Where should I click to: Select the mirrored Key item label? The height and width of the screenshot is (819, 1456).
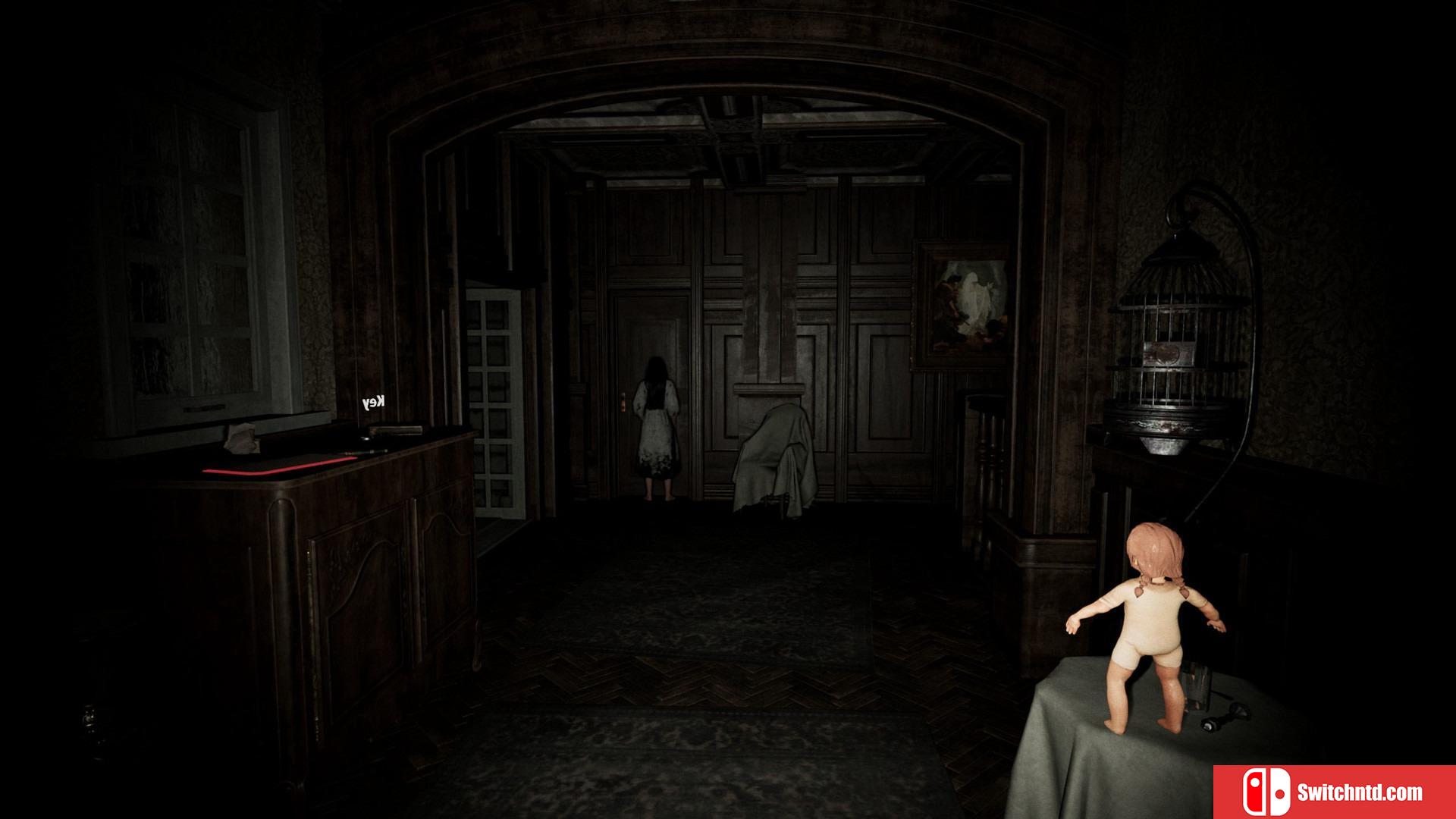[374, 403]
